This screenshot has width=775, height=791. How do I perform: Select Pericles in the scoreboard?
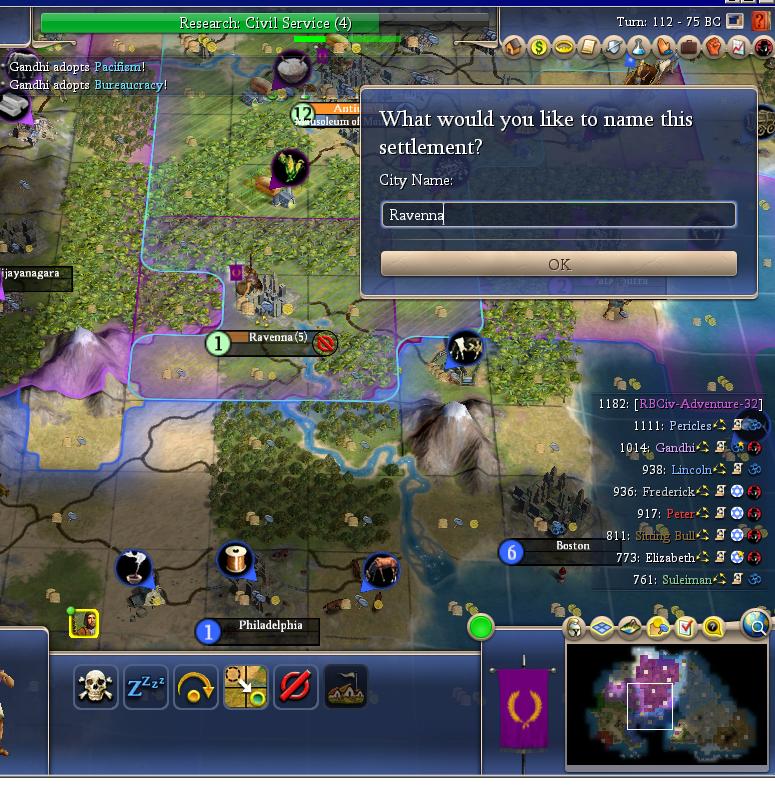(690, 426)
